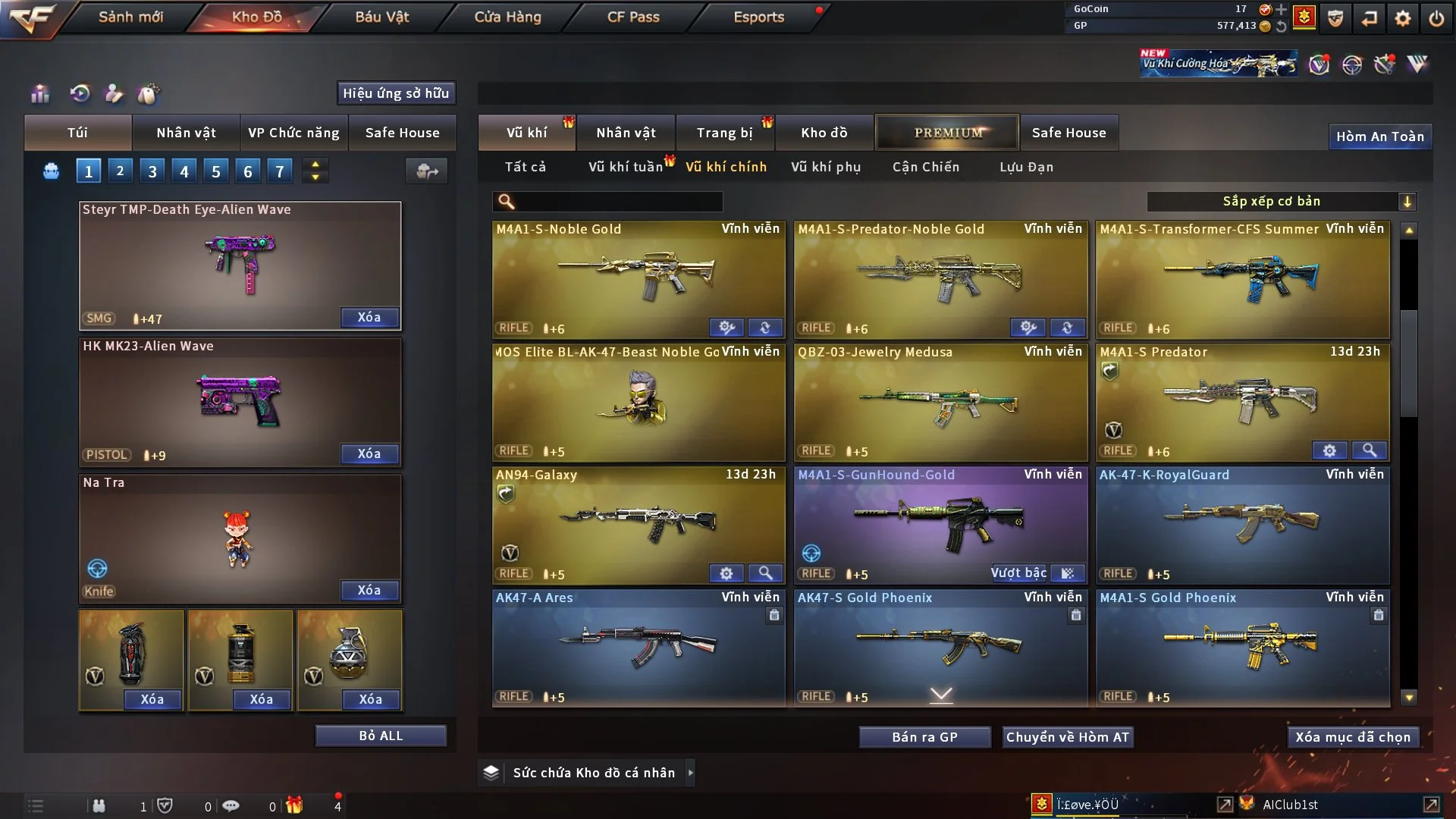Open the Sắp xếp cơ bản sort dropdown
The width and height of the screenshot is (1456, 819).
coord(1281,202)
